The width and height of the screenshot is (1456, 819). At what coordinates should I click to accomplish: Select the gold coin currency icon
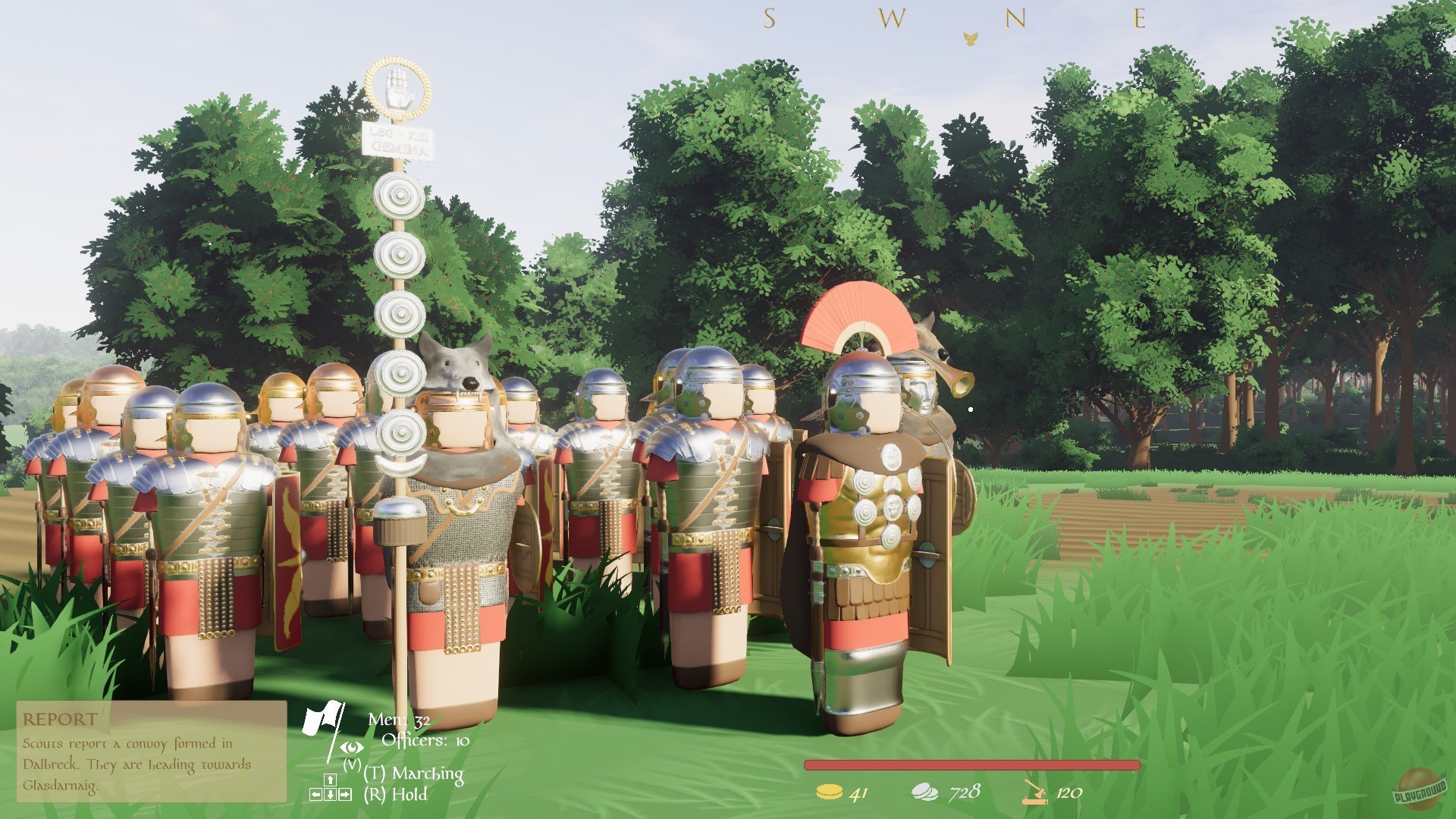point(830,792)
